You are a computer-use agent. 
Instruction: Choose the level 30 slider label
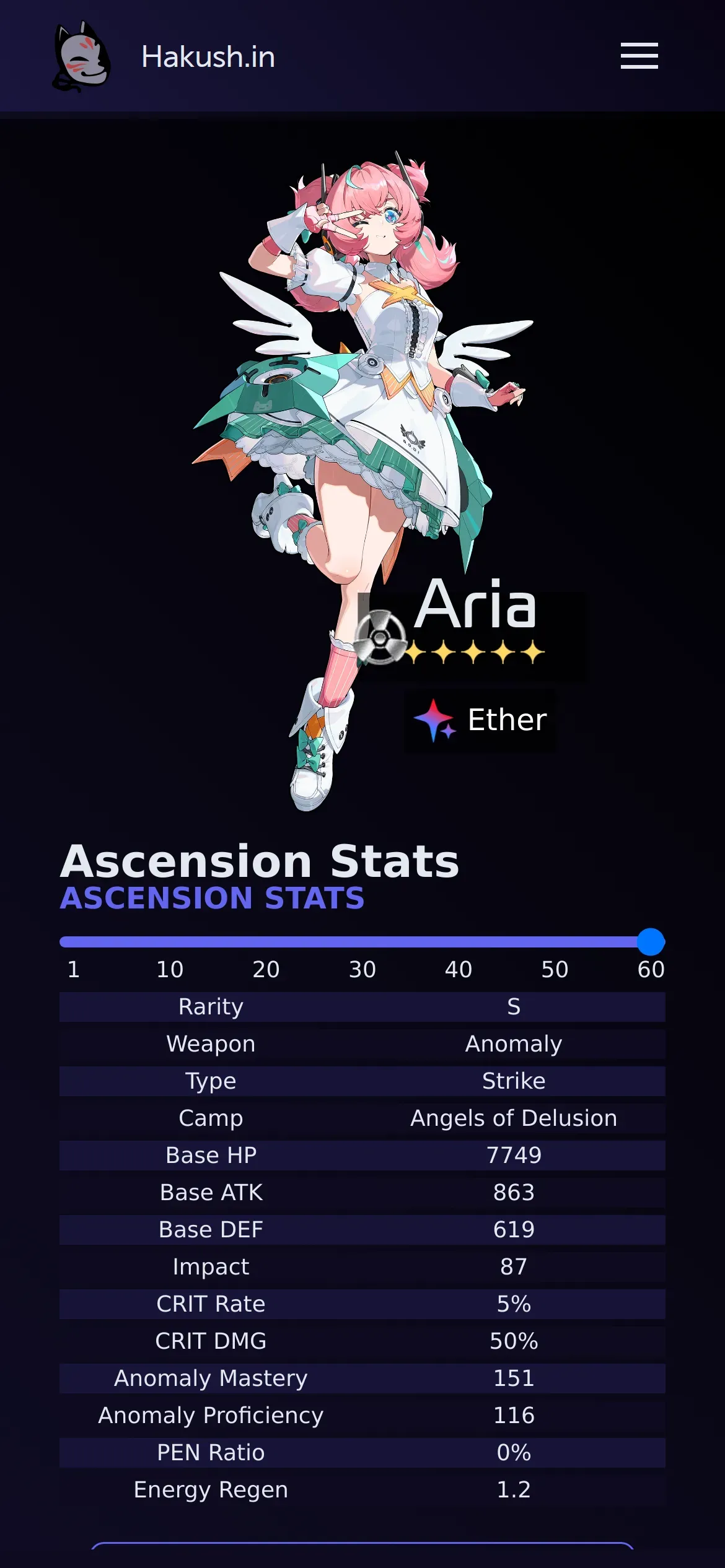[x=362, y=969]
